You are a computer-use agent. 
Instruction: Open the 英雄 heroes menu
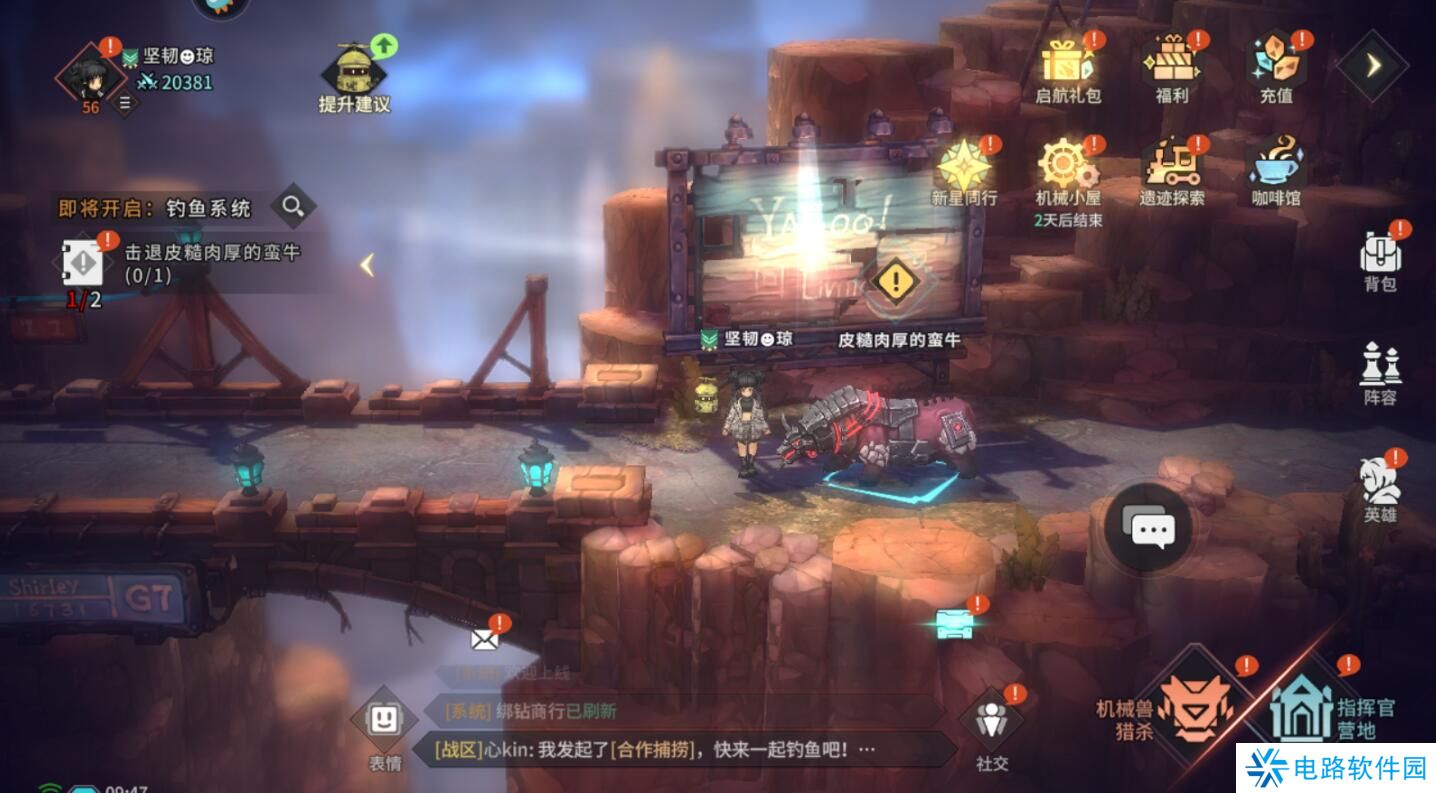[x=1380, y=489]
